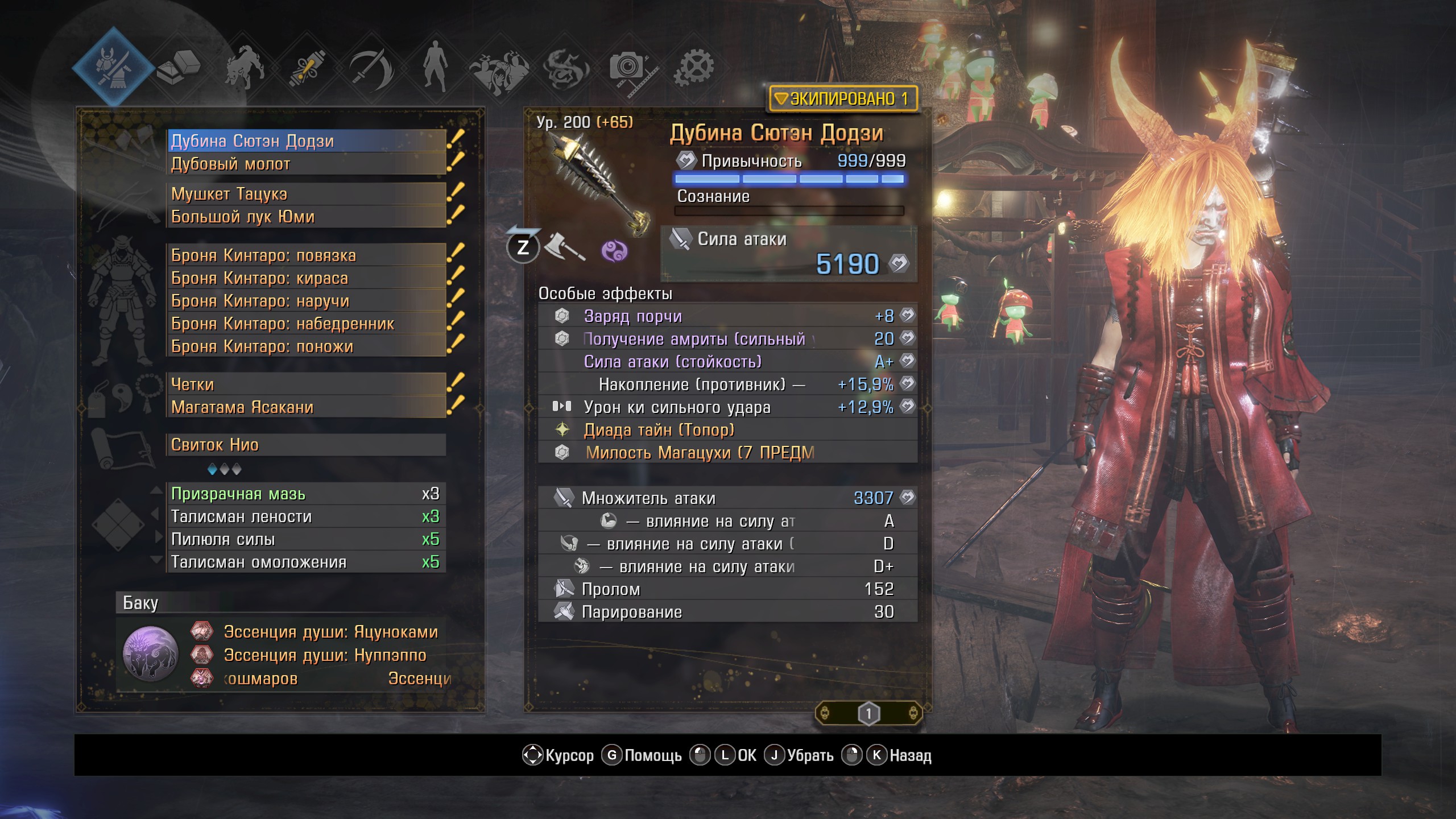Select the Мушкет Тацукэ ranged weapon
The image size is (1456, 819).
point(307,194)
